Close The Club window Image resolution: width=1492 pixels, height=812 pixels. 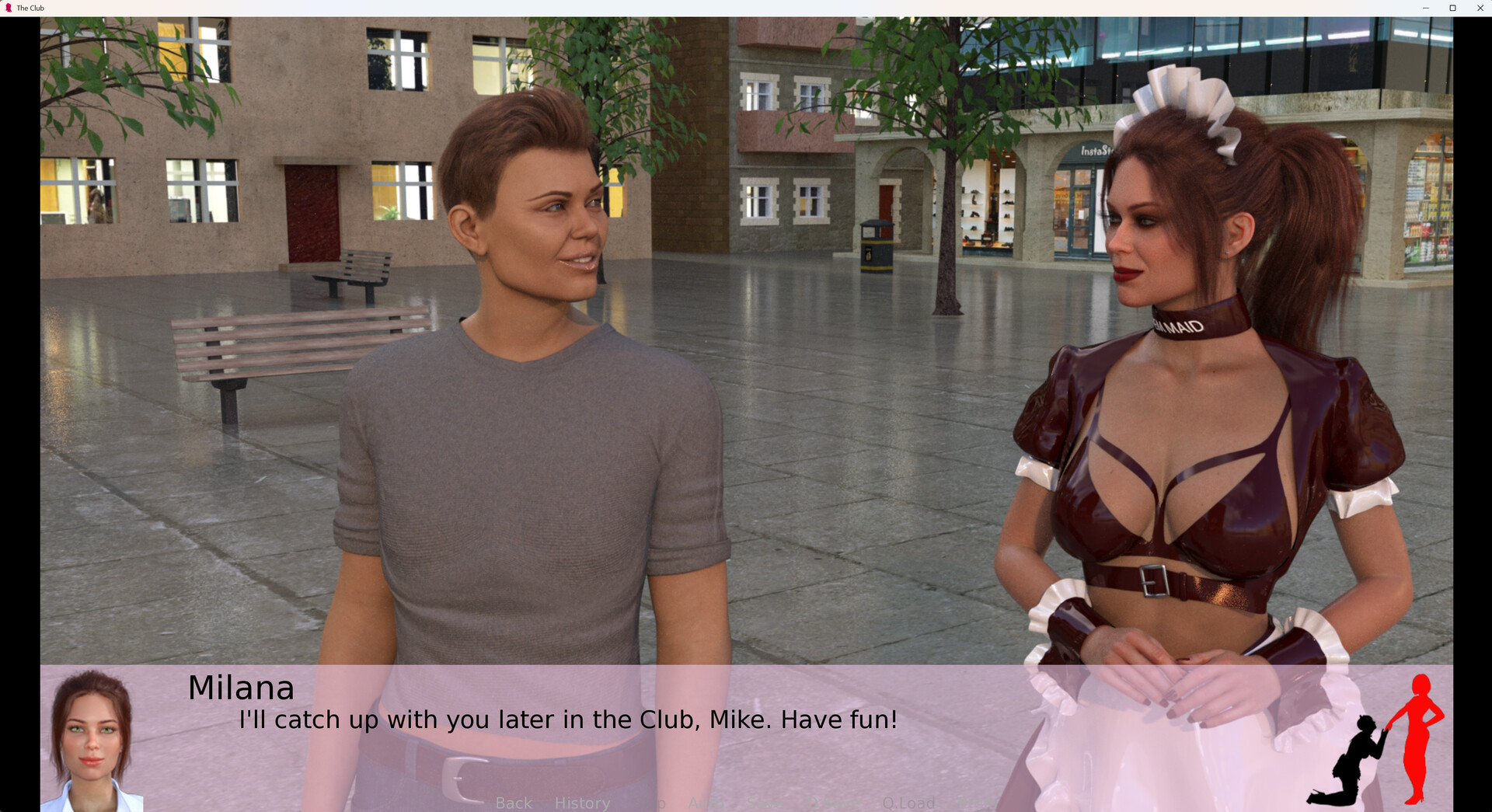(1480, 8)
